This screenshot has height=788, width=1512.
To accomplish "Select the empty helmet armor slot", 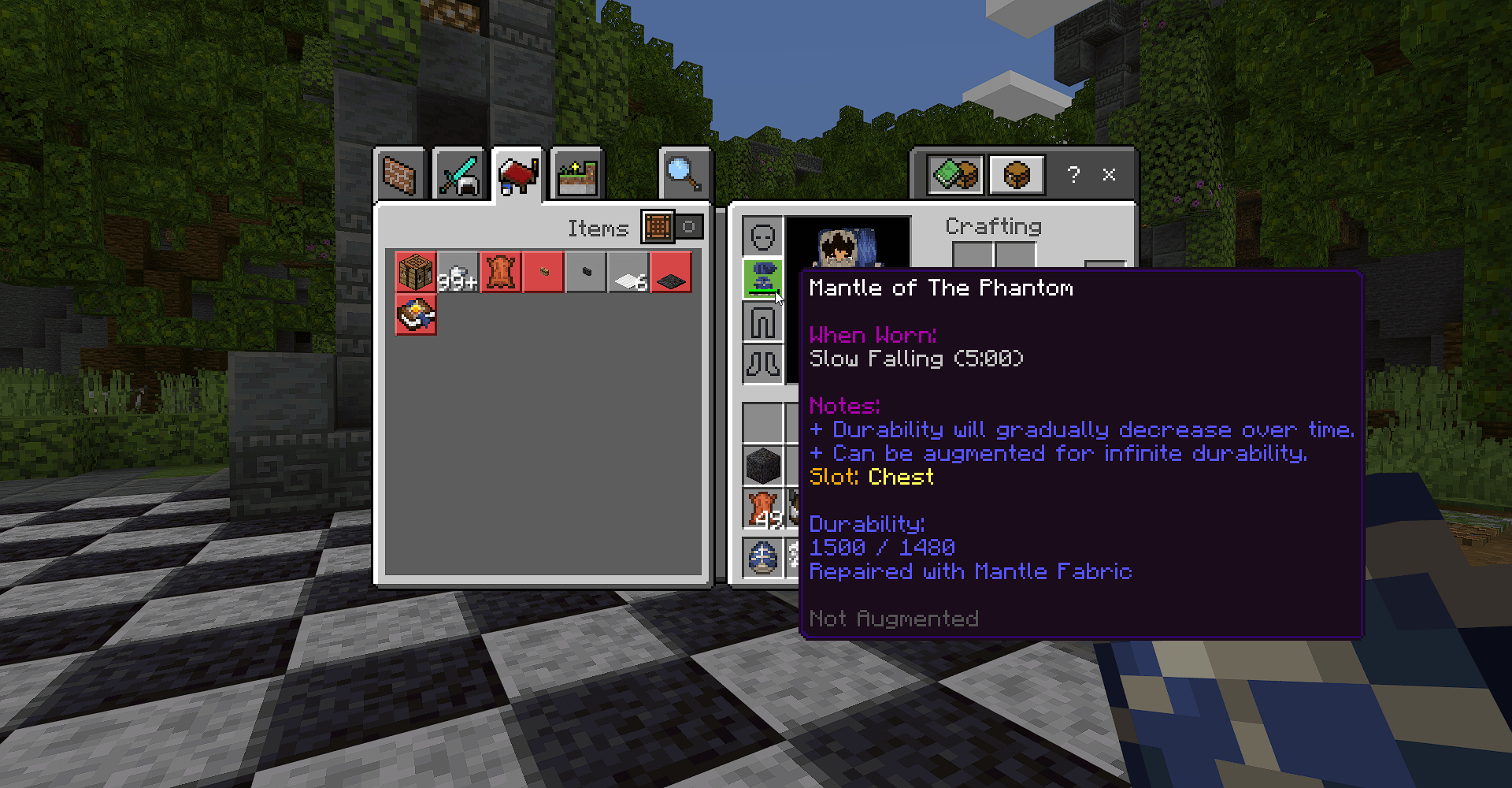I will click(x=762, y=236).
